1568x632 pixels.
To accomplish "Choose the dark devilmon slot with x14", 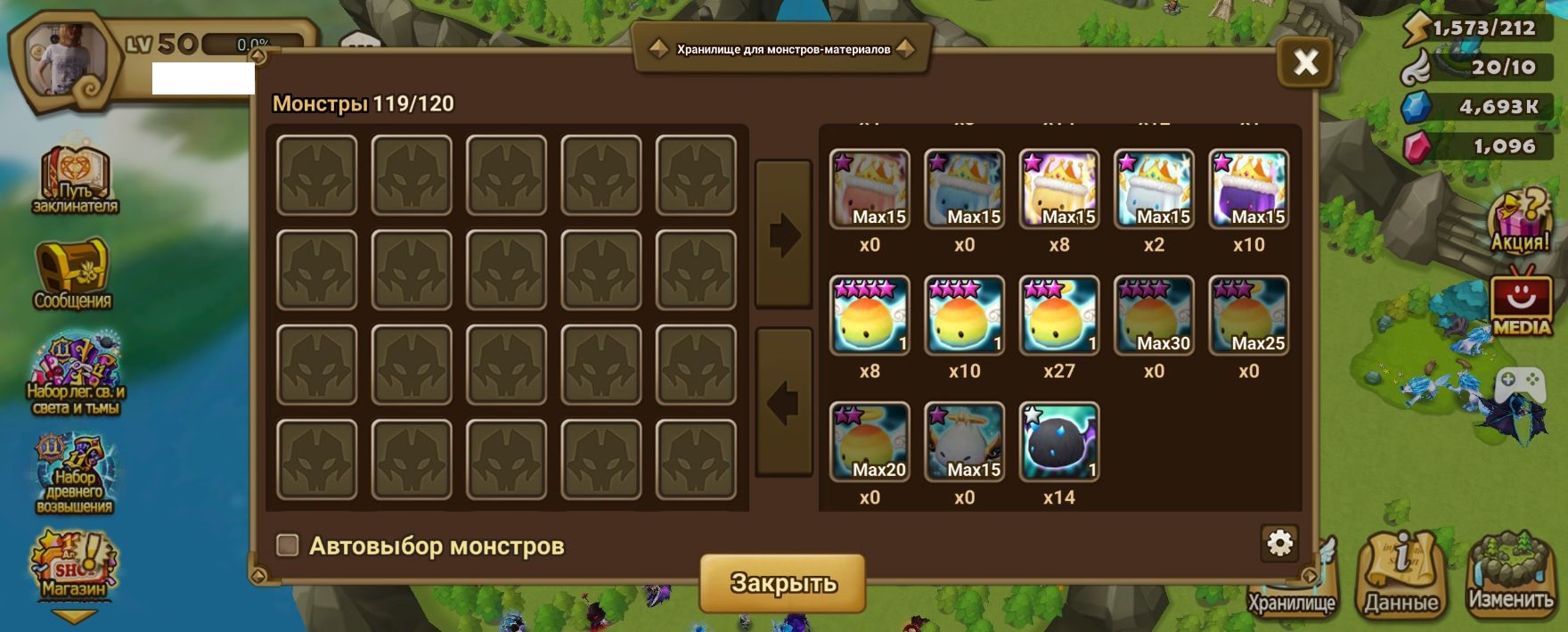I will (1059, 442).
